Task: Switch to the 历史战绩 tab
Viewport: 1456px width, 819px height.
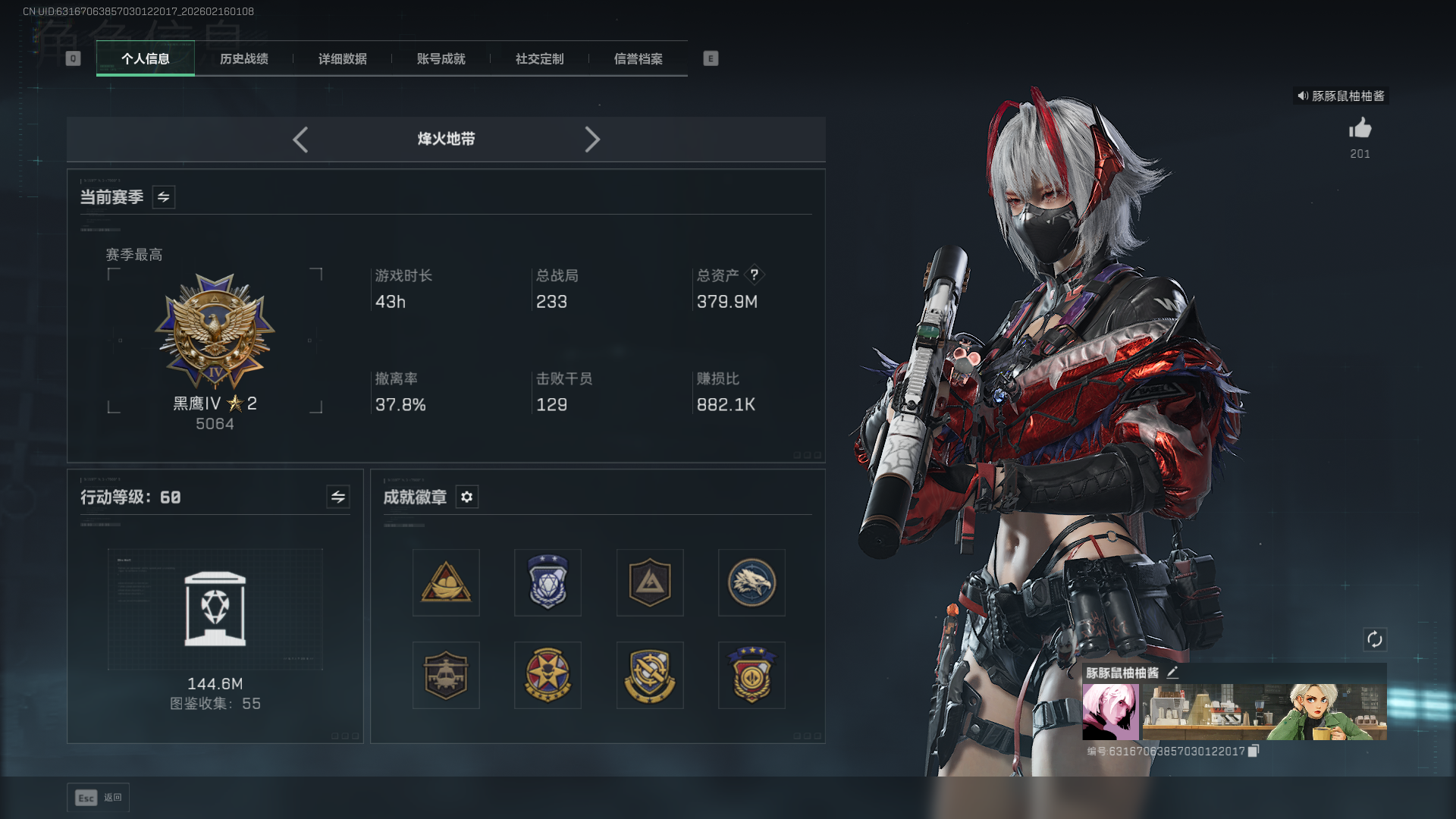Action: [x=243, y=59]
